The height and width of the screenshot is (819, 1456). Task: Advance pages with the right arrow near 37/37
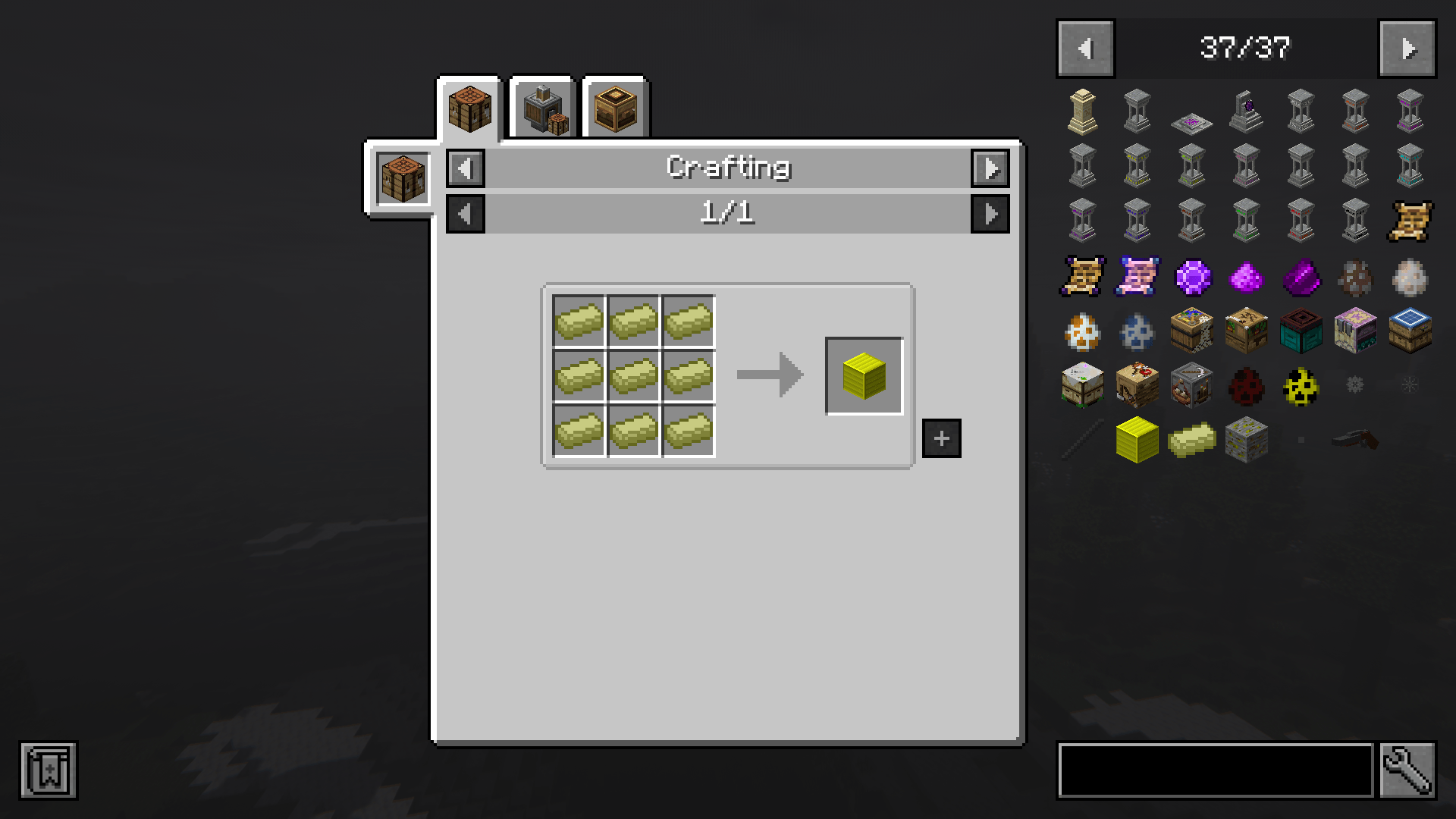click(1407, 49)
